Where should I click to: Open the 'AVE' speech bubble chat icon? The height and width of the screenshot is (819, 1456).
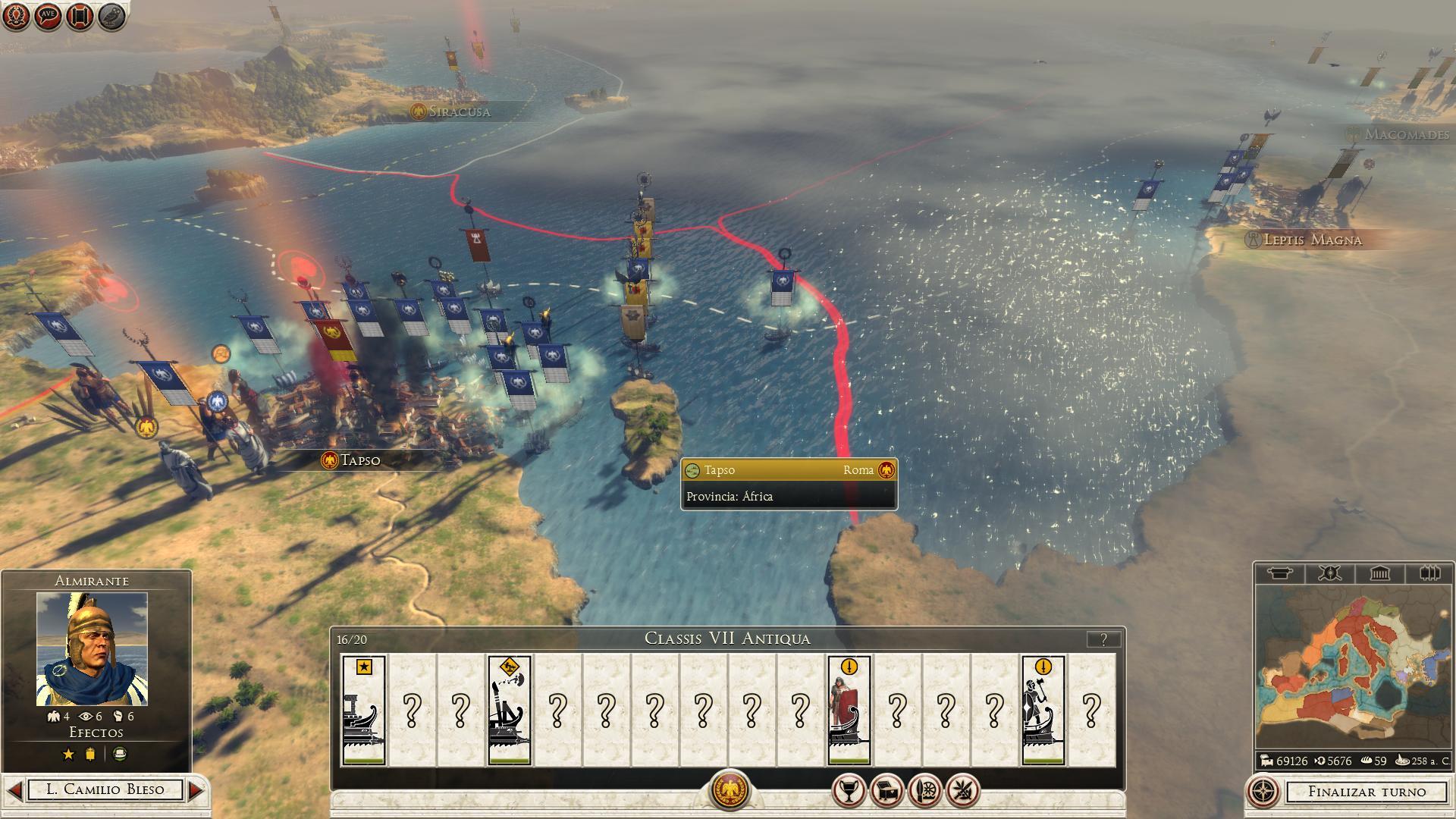pyautogui.click(x=48, y=16)
